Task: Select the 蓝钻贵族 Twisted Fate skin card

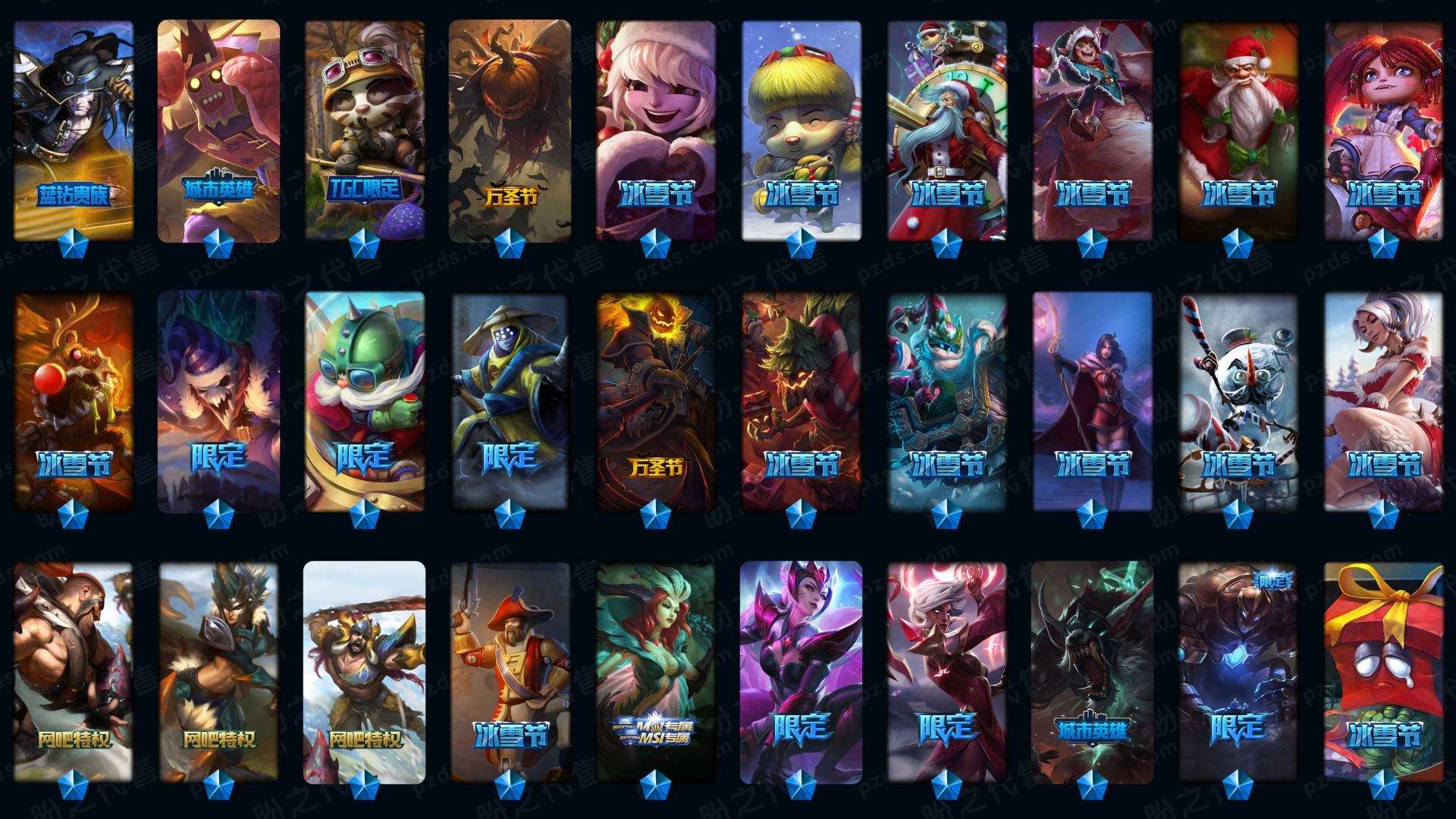Action: 74,130
